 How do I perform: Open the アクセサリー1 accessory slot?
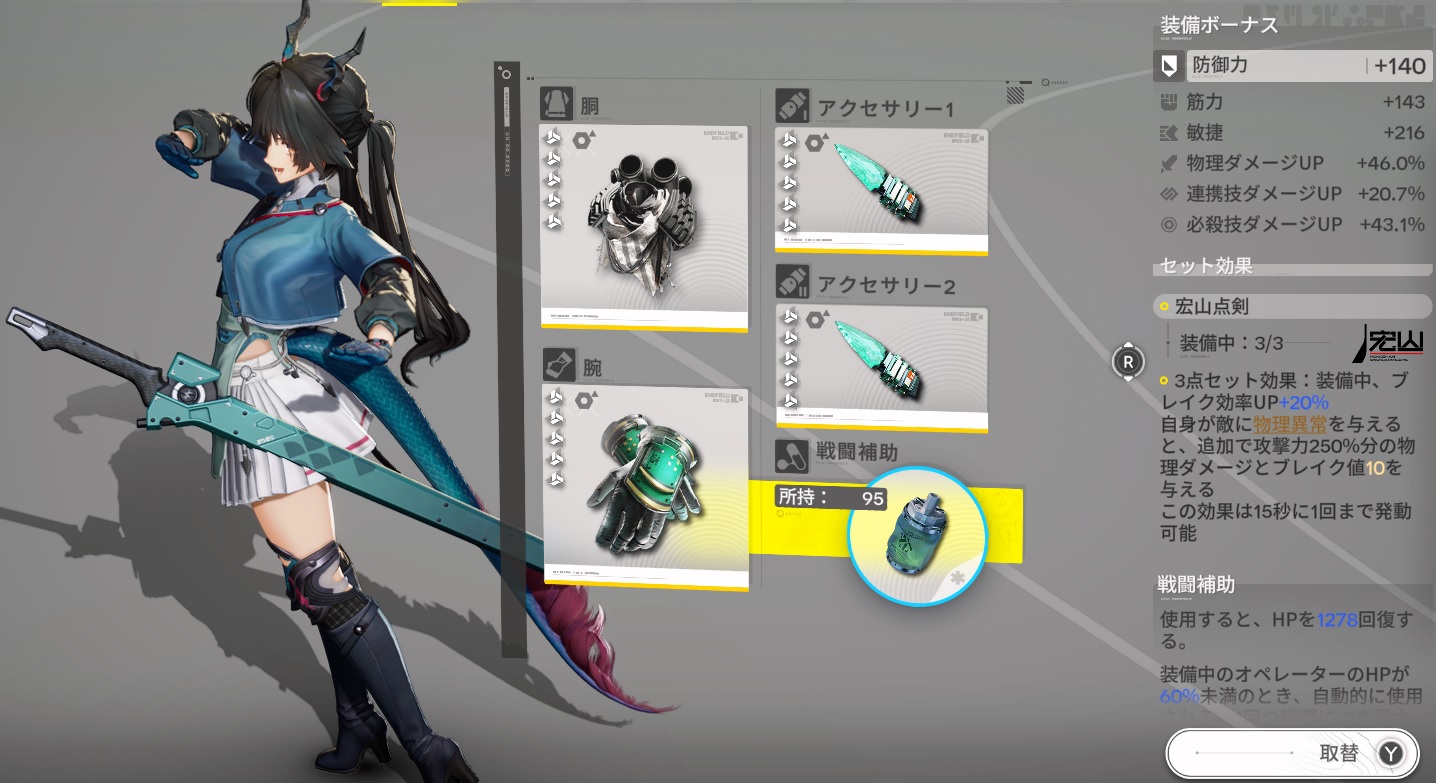(x=881, y=188)
